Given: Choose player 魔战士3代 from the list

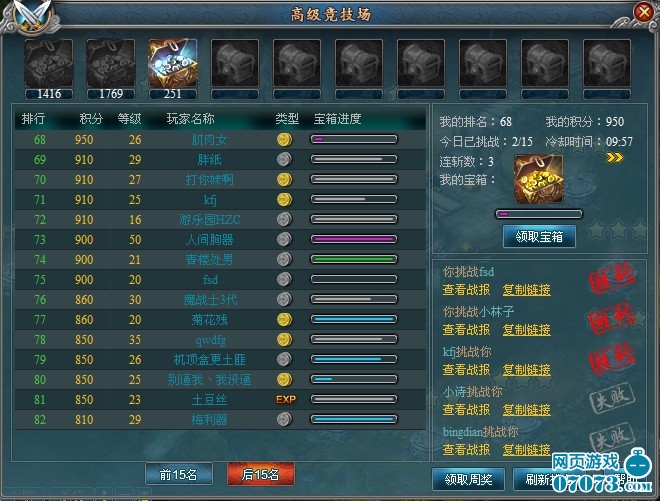Looking at the screenshot, I should pos(210,299).
